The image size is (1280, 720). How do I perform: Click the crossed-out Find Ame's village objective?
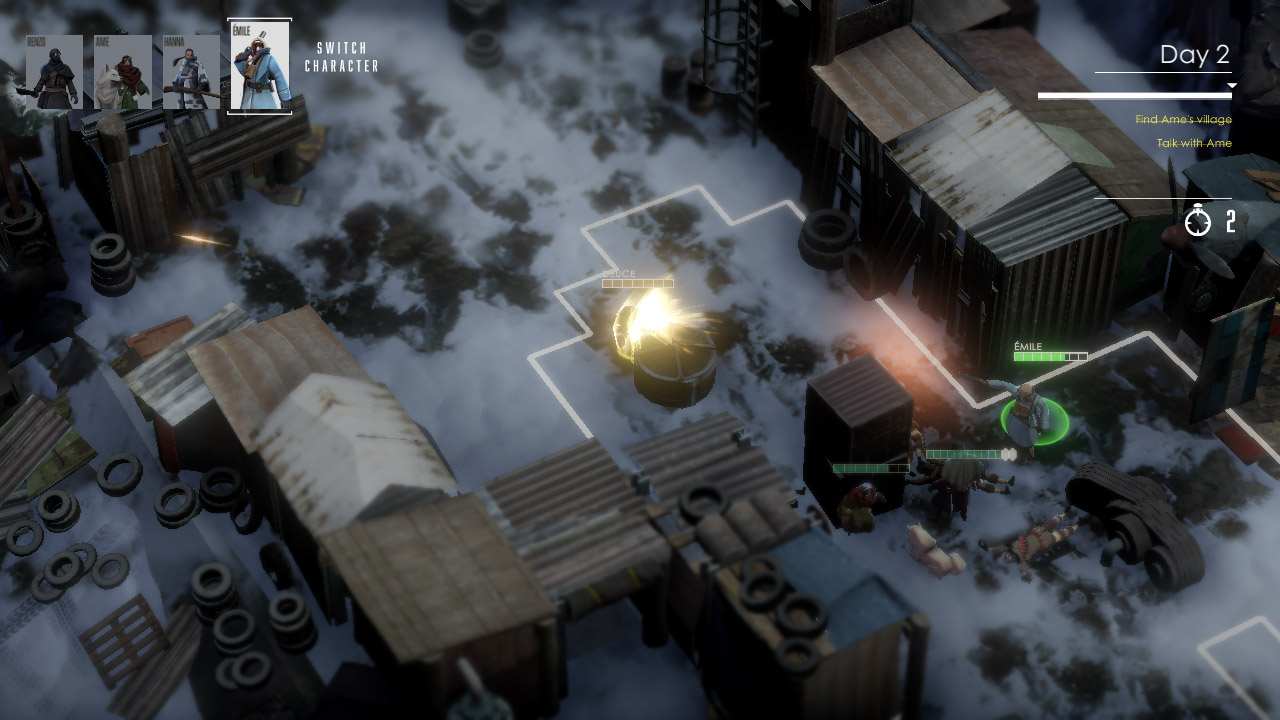(1184, 119)
